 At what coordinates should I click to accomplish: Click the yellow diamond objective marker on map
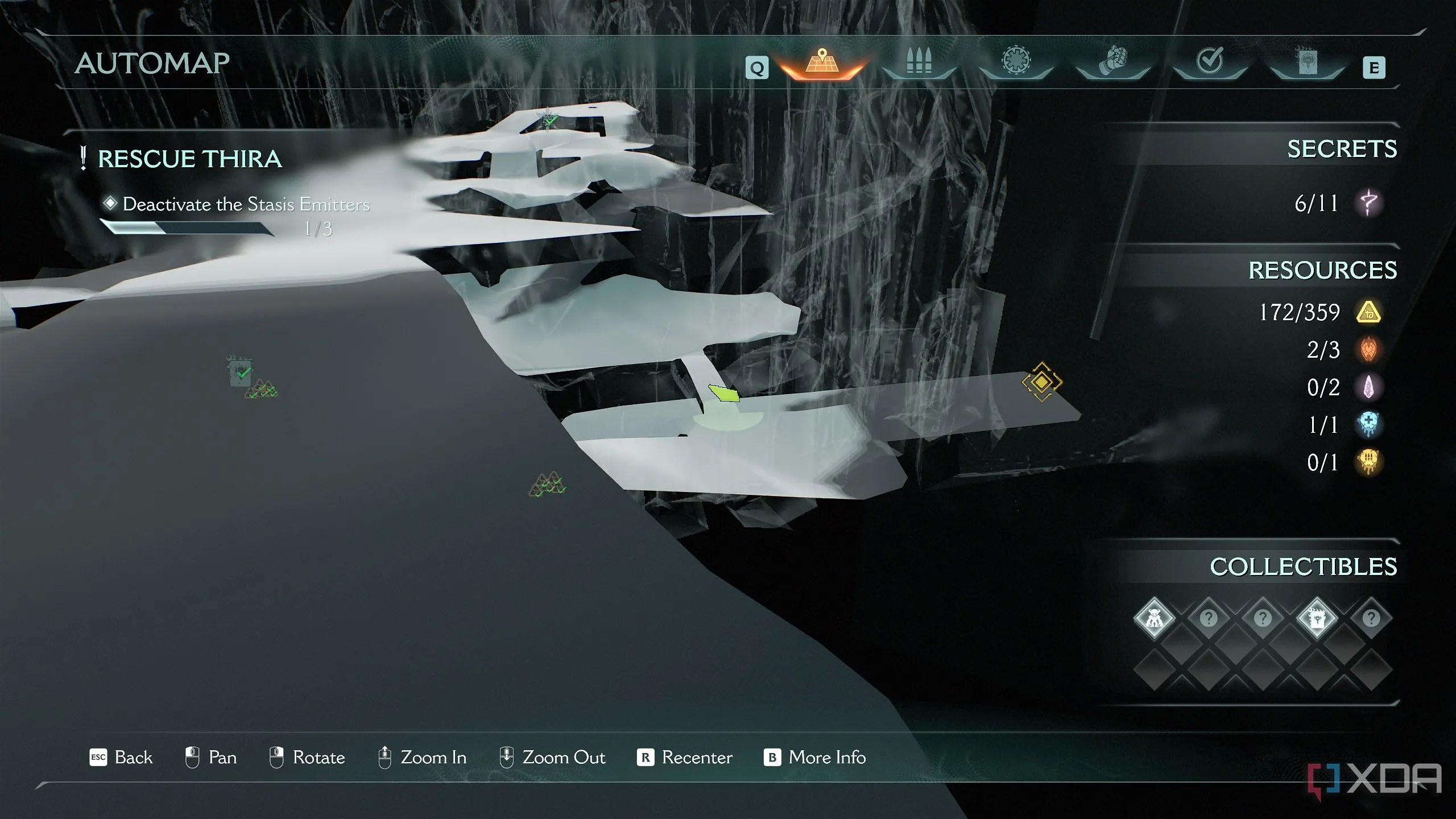(1041, 382)
